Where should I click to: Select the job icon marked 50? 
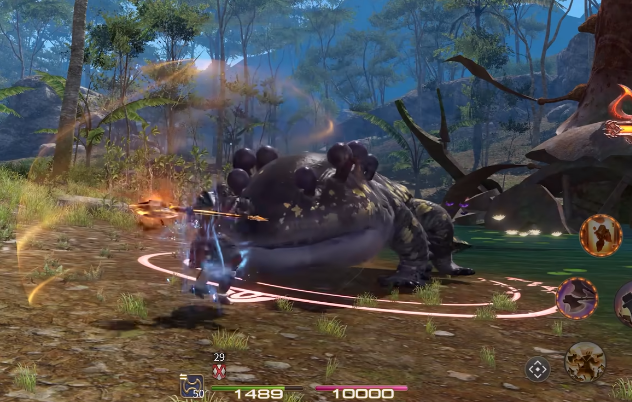click(191, 386)
